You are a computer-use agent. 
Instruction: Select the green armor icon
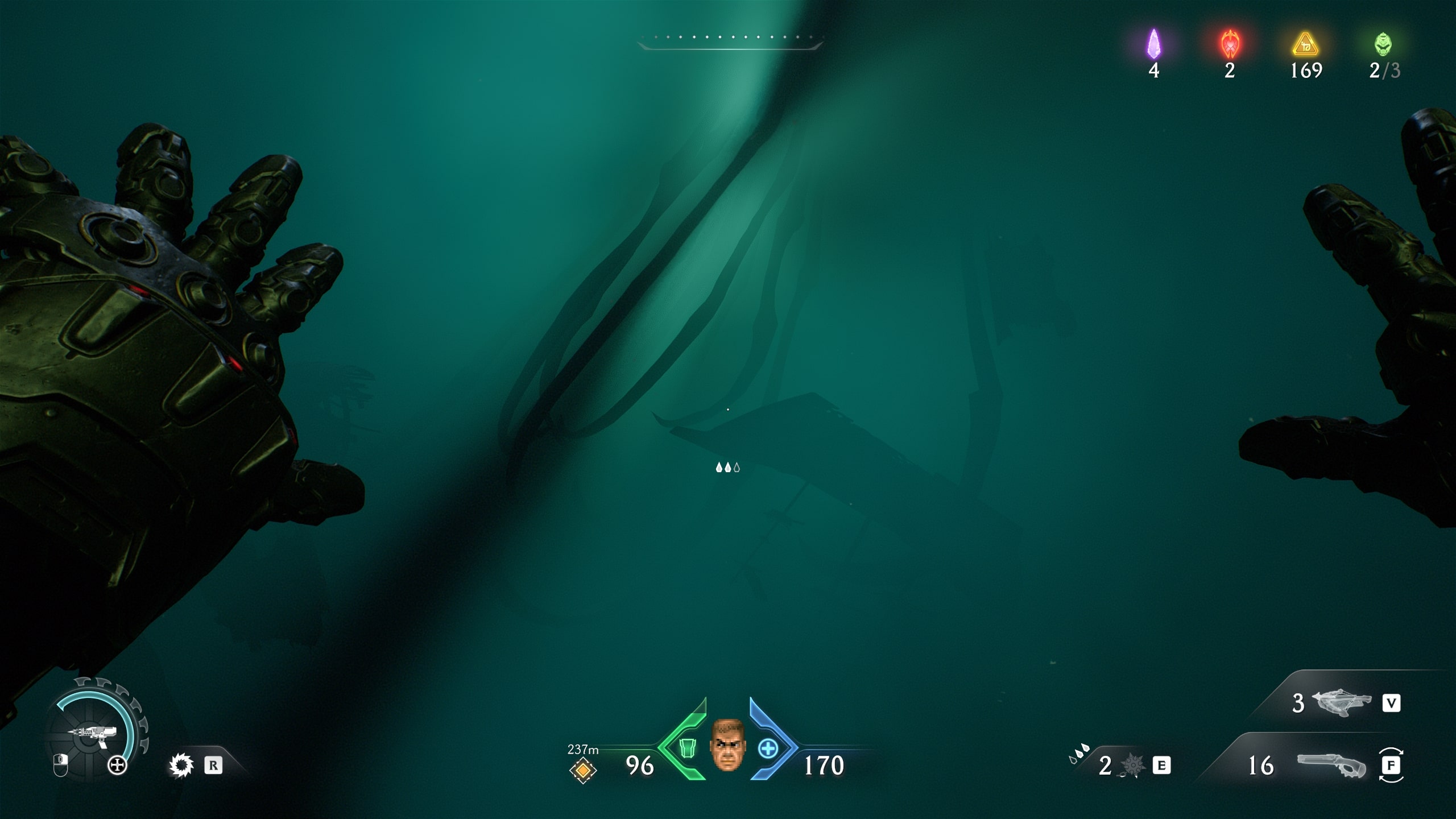pyautogui.click(x=687, y=748)
